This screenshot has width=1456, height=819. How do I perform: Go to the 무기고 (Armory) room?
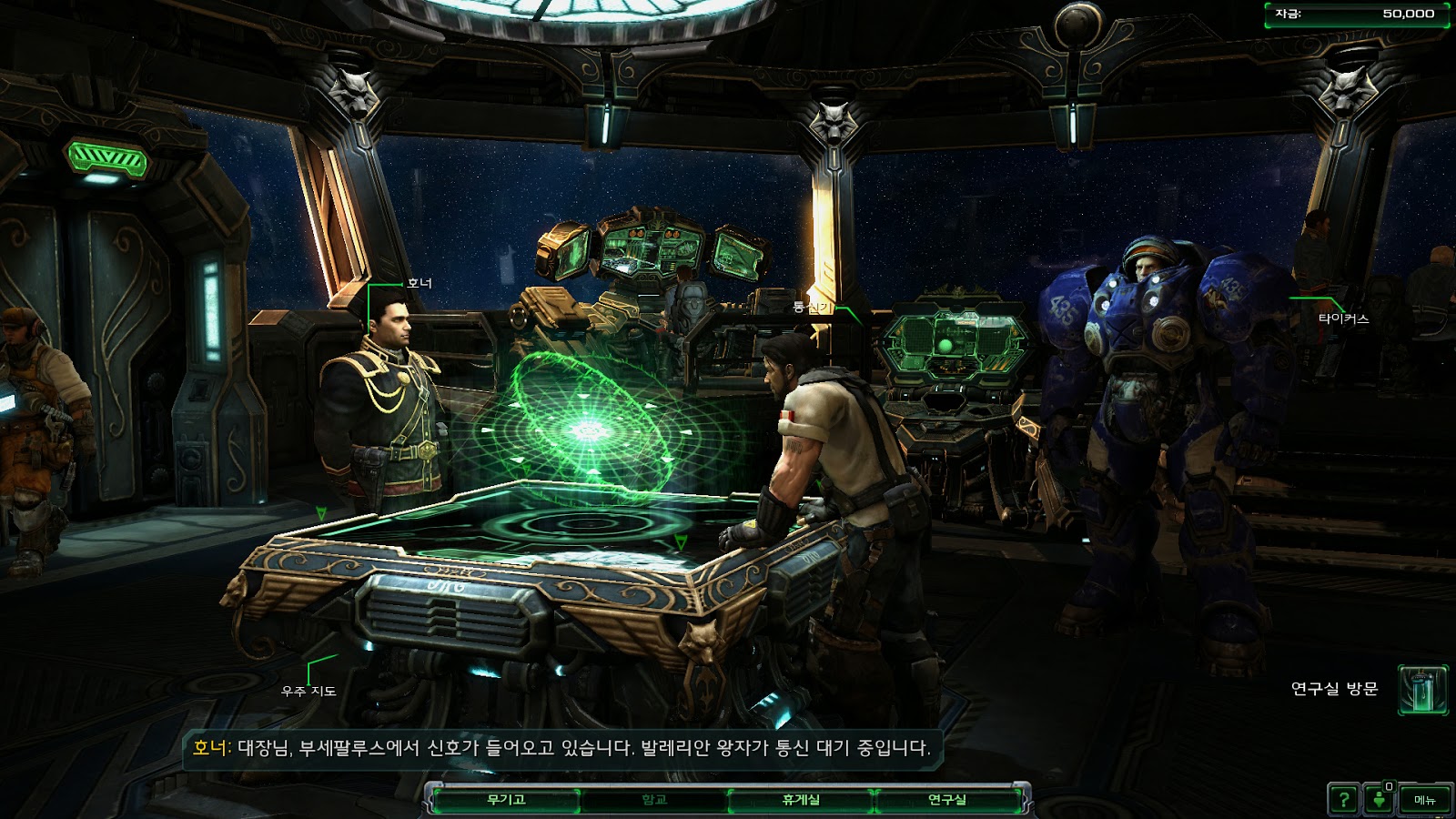pos(506,800)
